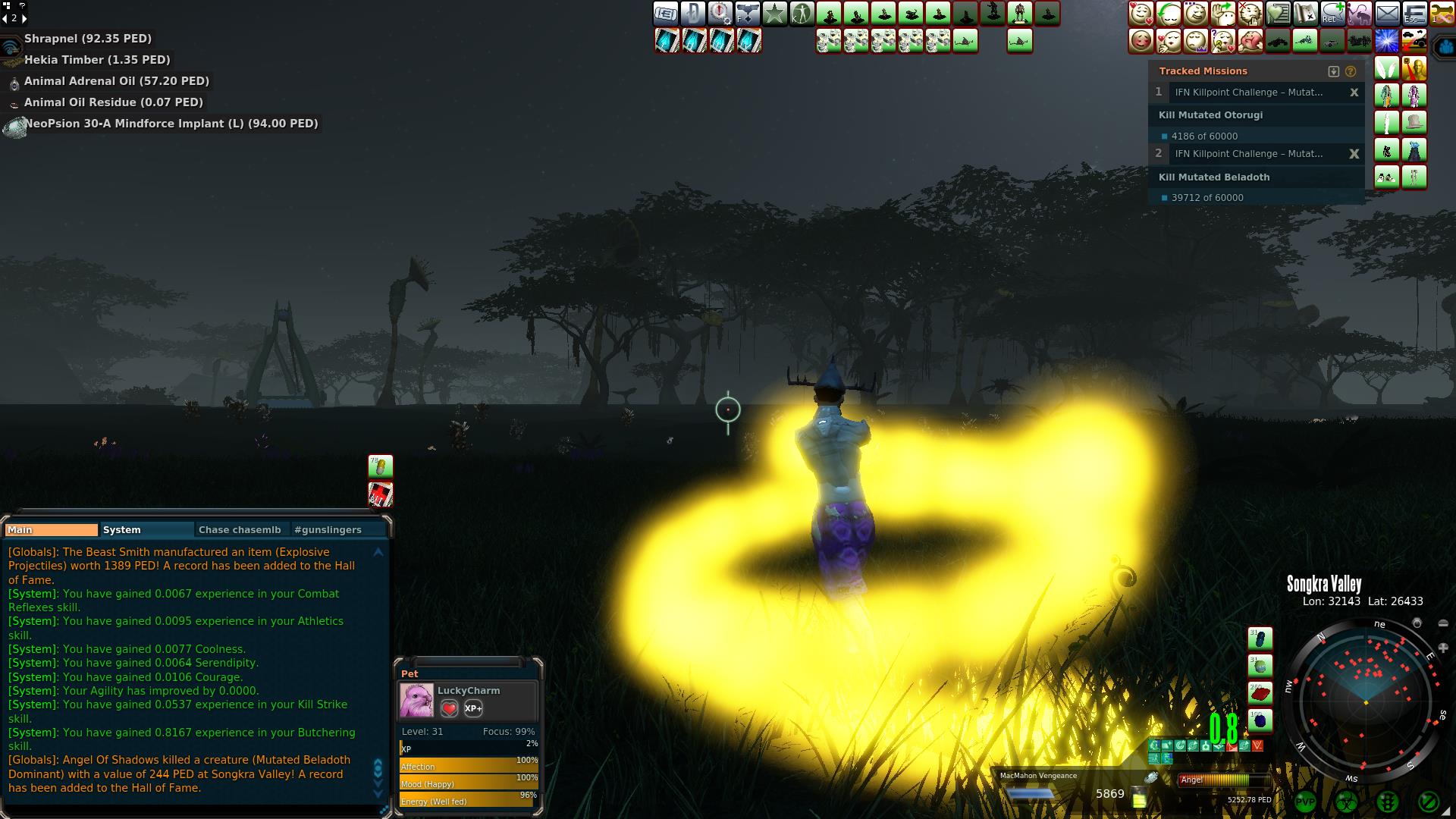Image resolution: width=1456 pixels, height=819 pixels.
Task: Remove the Mutated Otorugi mission from tracking
Action: [x=1354, y=93]
